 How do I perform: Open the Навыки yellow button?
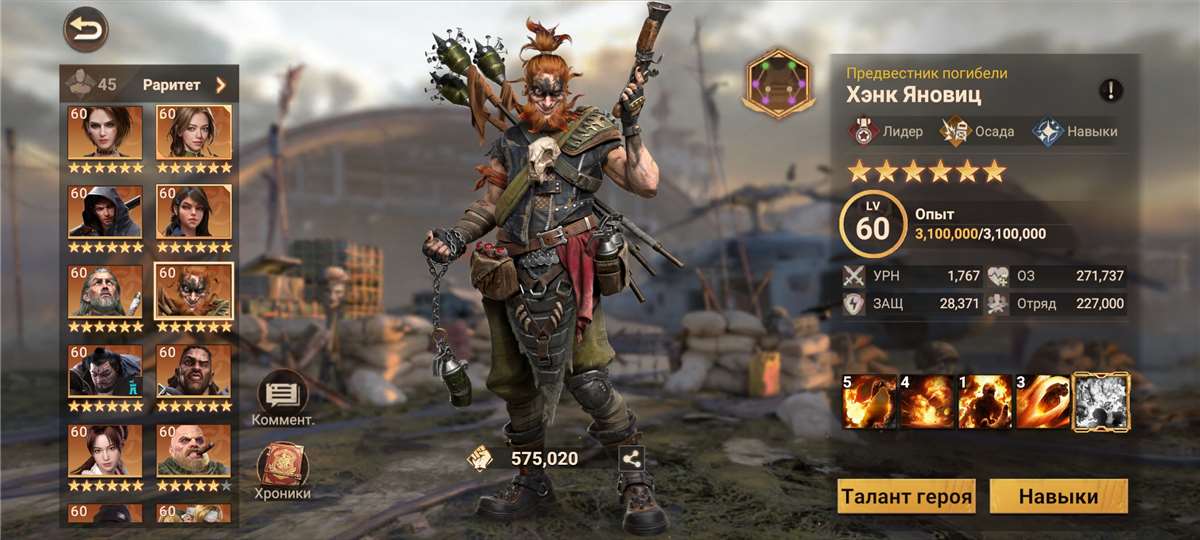pos(1058,496)
